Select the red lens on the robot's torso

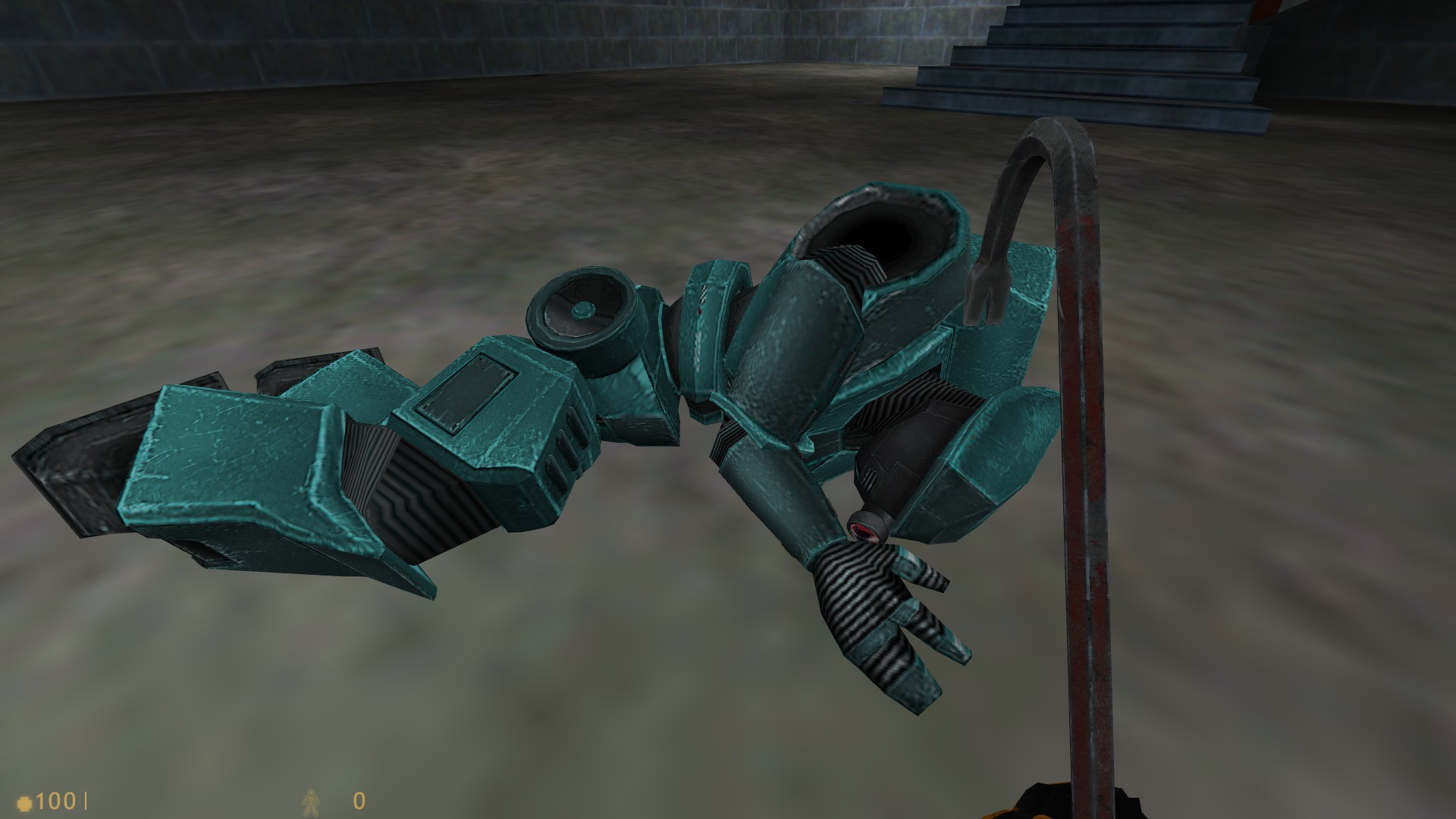[864, 531]
